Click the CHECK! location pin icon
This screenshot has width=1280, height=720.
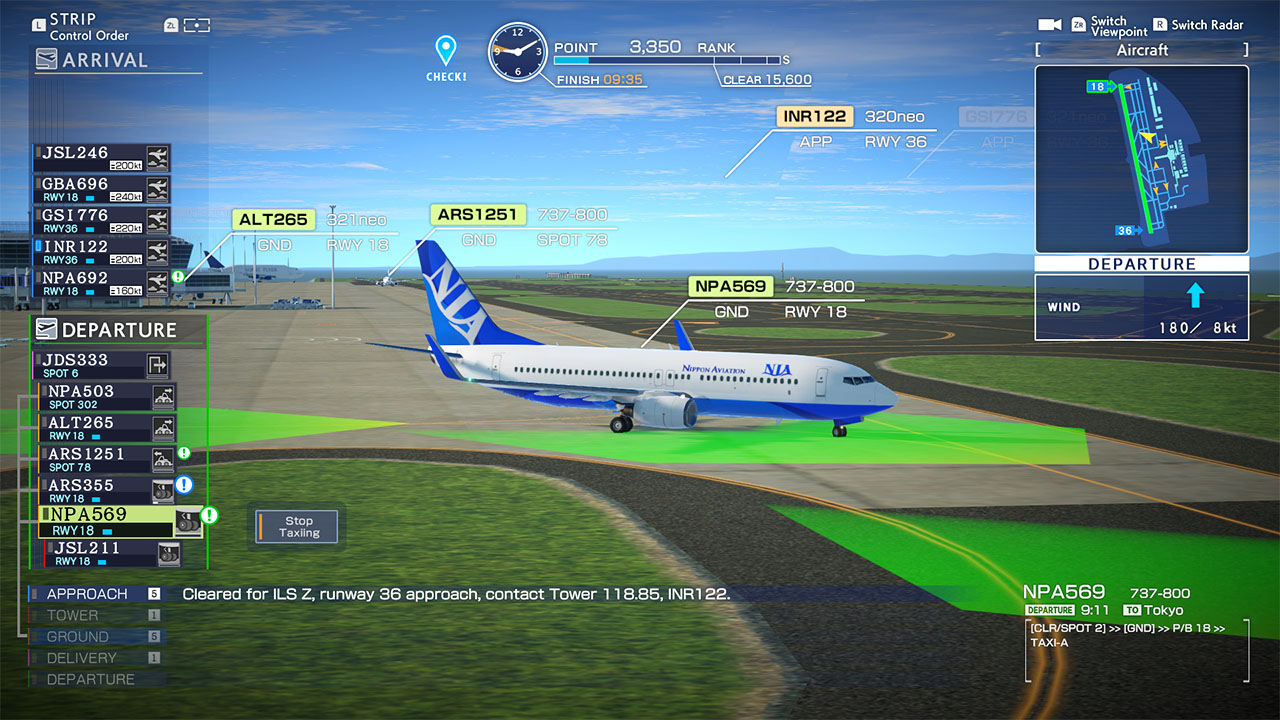click(445, 45)
